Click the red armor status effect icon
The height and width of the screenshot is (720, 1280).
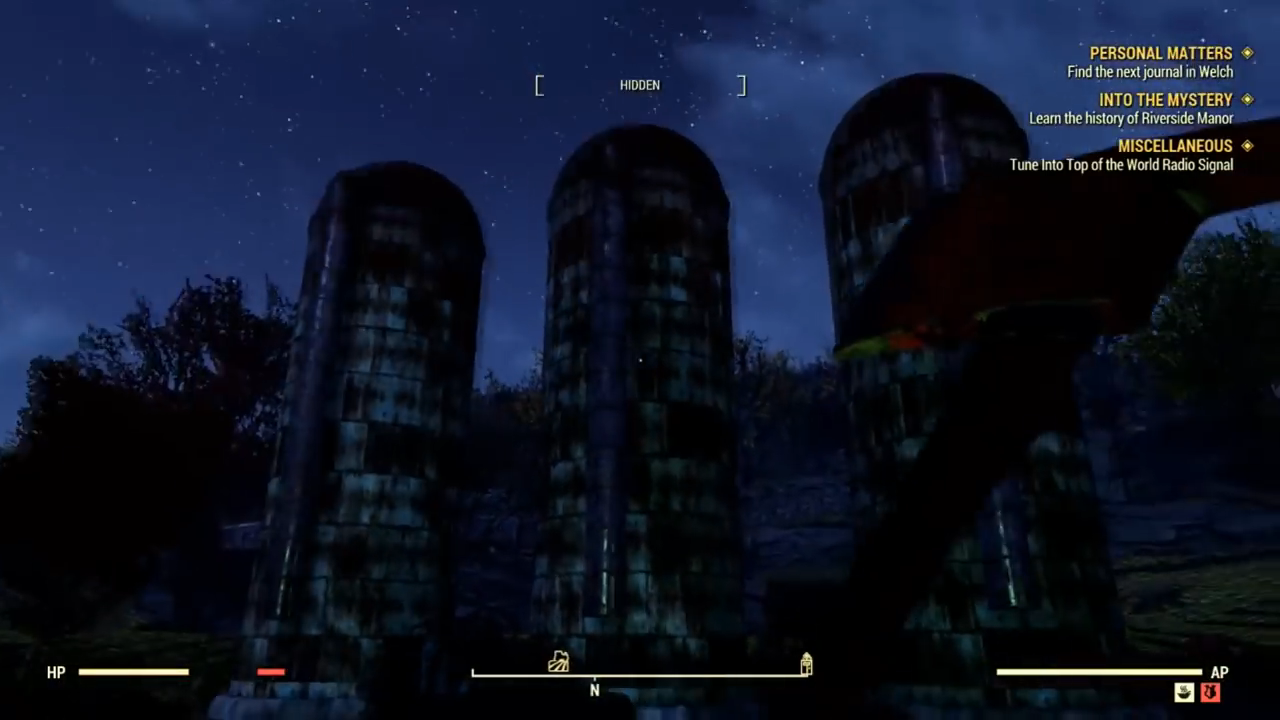1210,692
